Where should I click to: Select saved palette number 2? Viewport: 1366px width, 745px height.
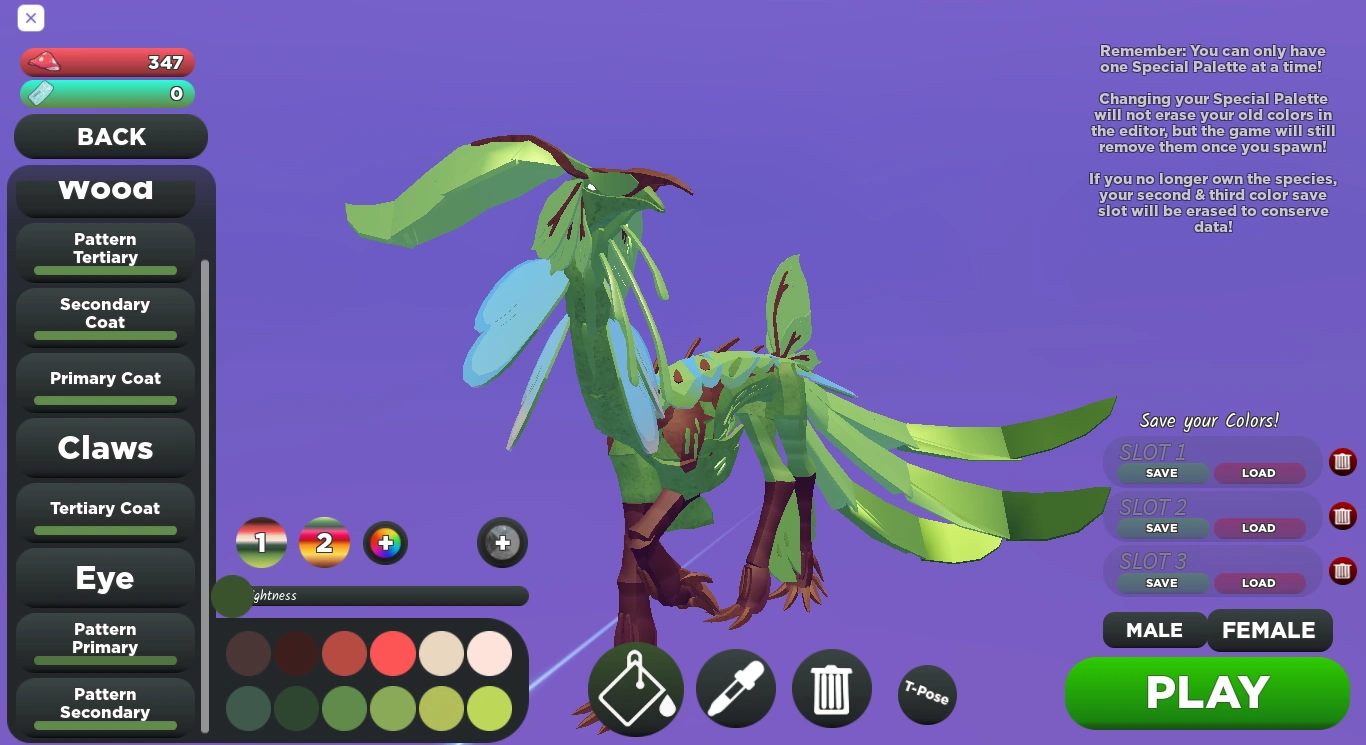324,542
